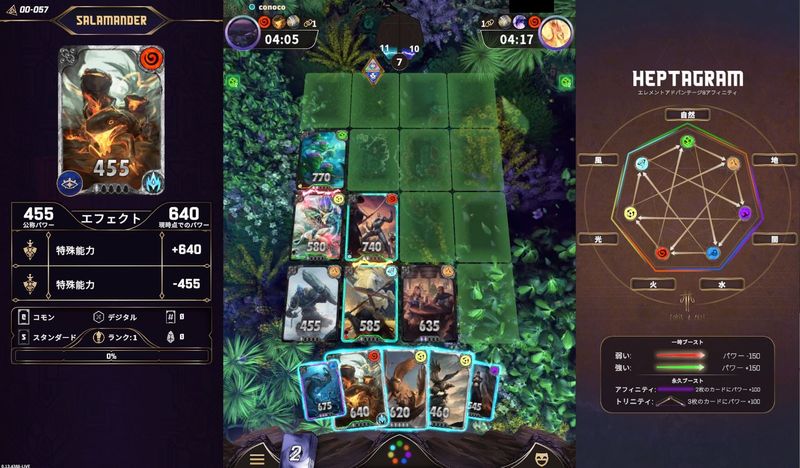Click the colored dots element wheel icon
800x468 pixels.
tap(400, 450)
